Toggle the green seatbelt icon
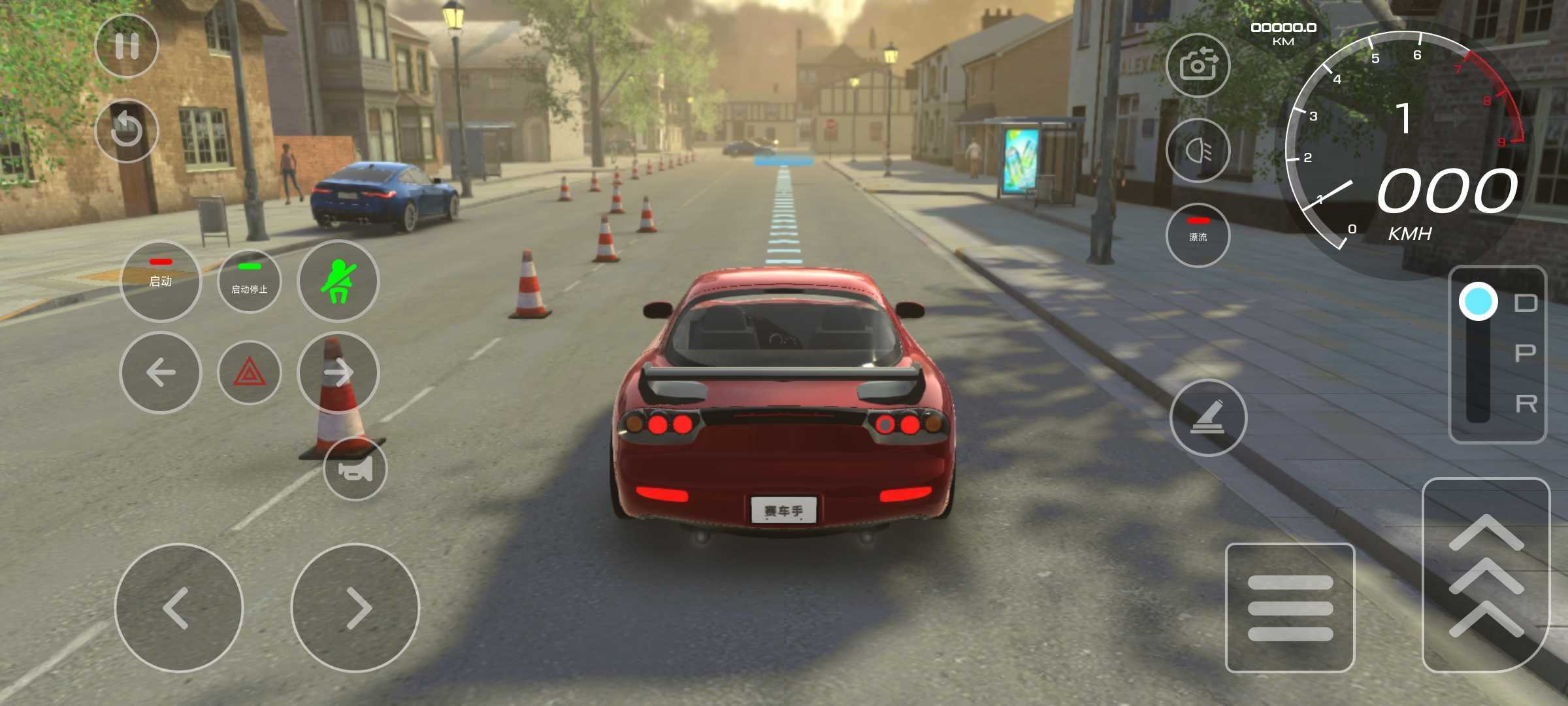1568x706 pixels. click(338, 281)
